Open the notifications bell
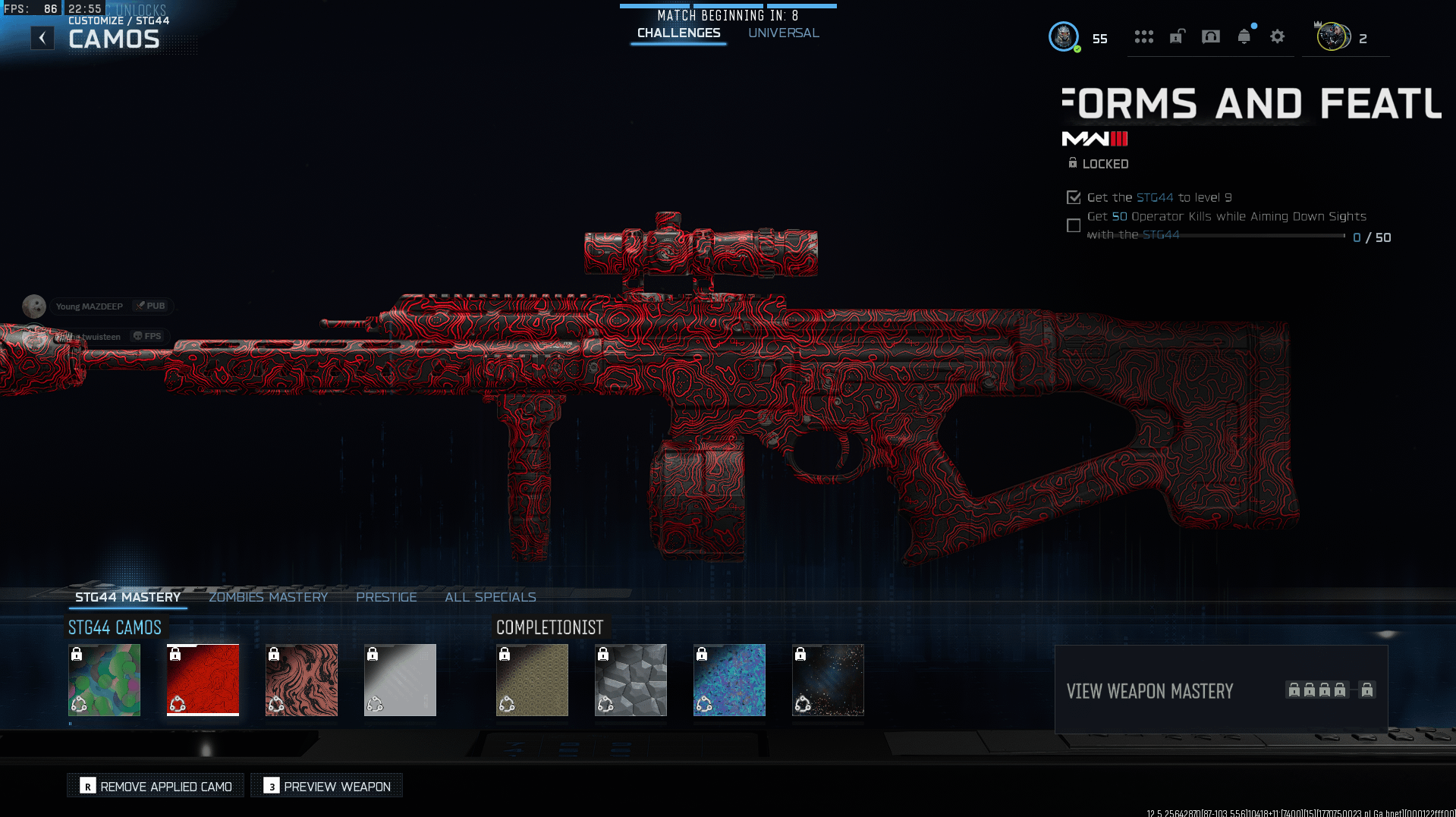The image size is (1456, 817). pyautogui.click(x=1244, y=36)
